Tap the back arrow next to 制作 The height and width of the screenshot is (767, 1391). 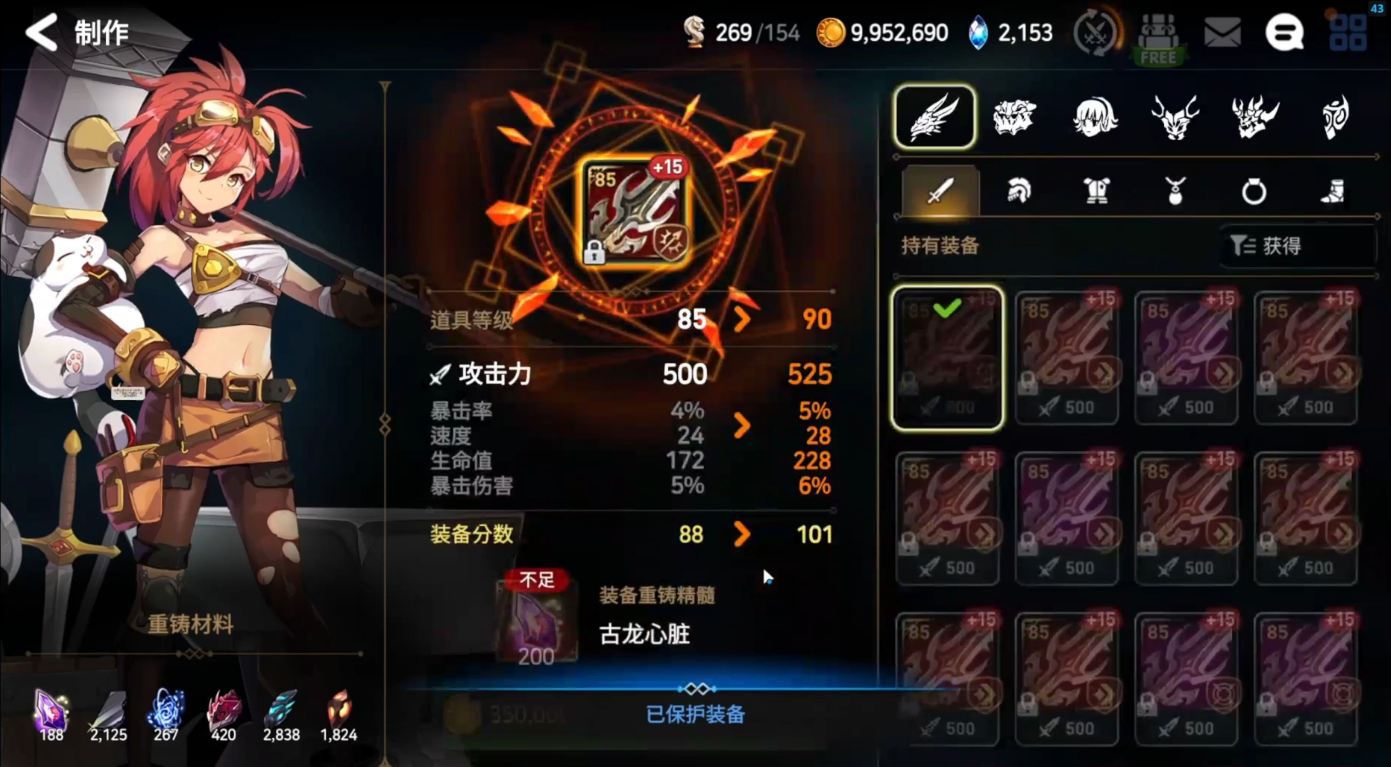click(x=40, y=31)
